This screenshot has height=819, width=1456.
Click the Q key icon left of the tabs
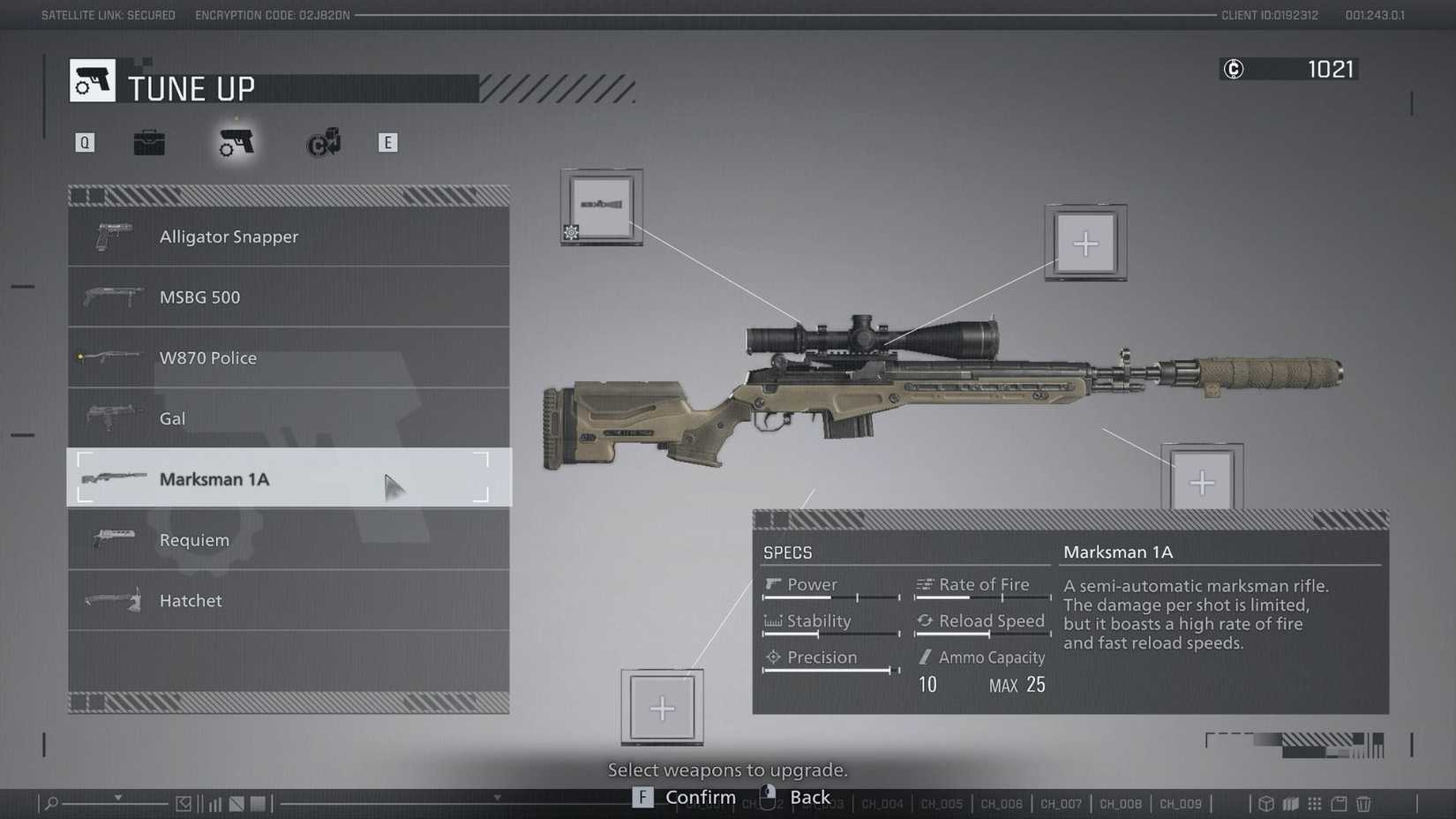(84, 141)
